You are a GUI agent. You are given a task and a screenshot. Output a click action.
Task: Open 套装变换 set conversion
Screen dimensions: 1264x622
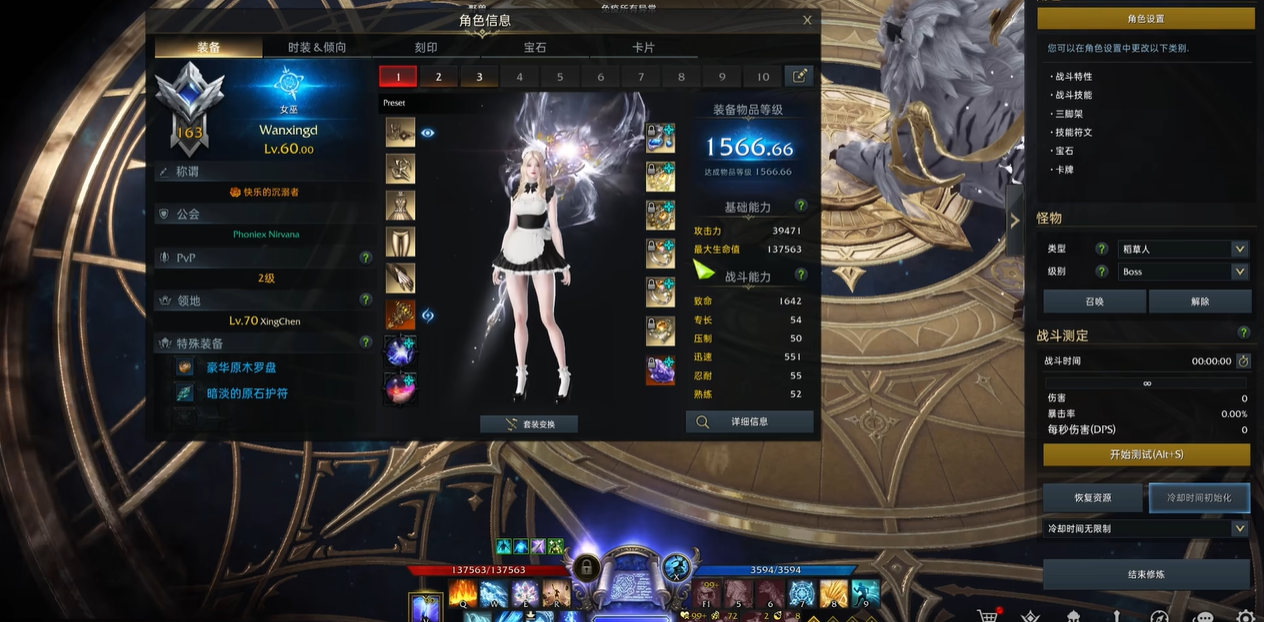click(x=529, y=424)
